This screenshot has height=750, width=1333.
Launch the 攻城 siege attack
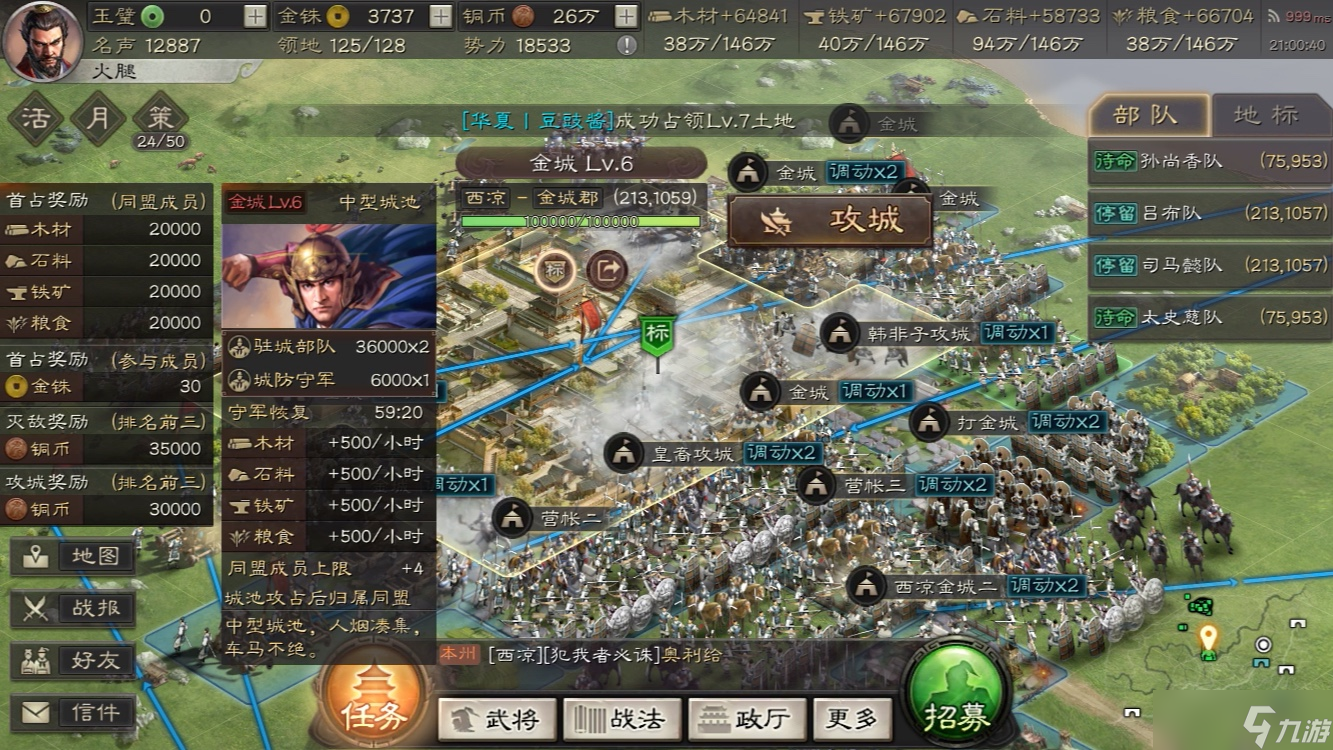(x=830, y=220)
